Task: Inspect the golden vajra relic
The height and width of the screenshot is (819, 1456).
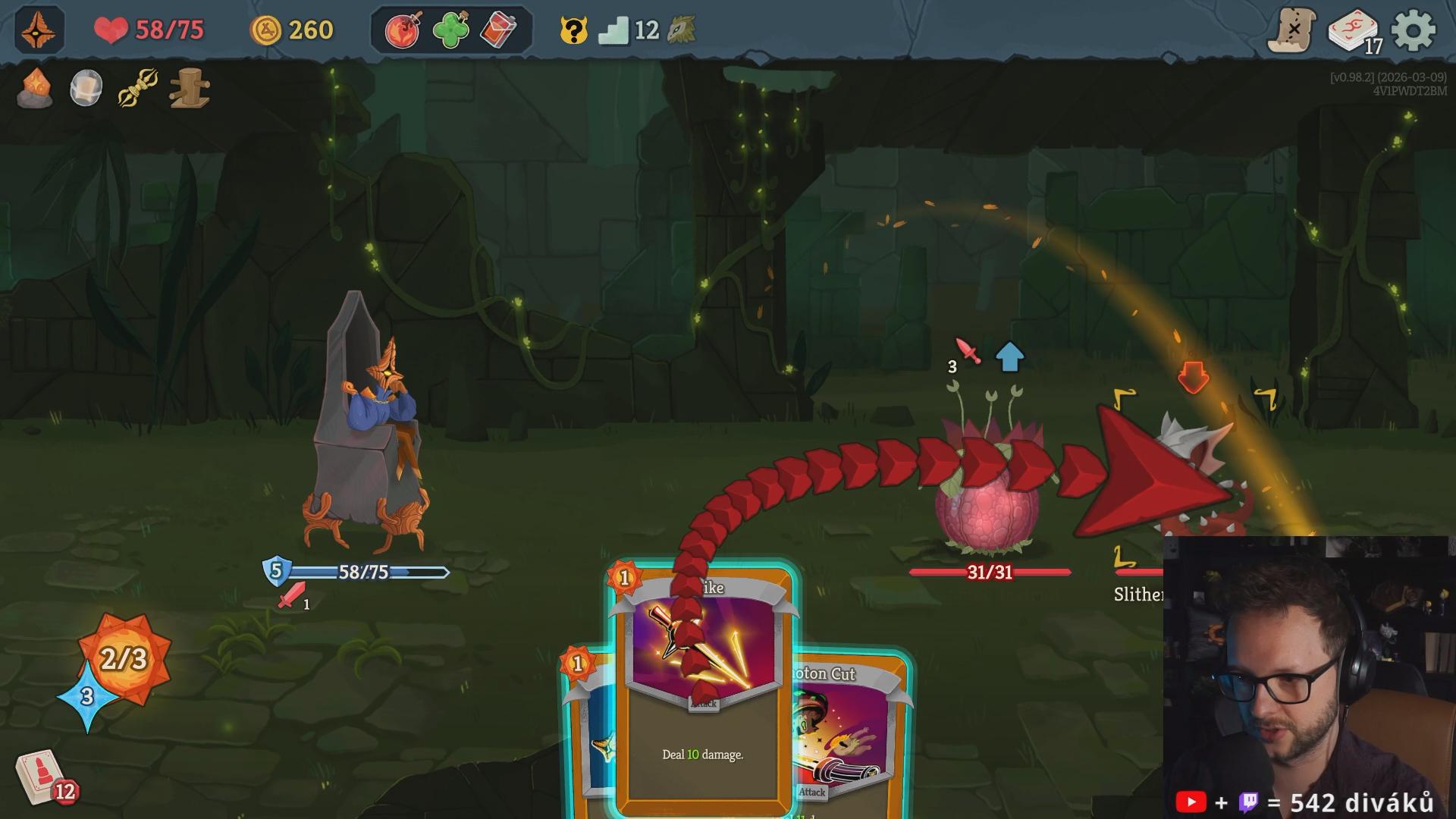Action: (138, 89)
